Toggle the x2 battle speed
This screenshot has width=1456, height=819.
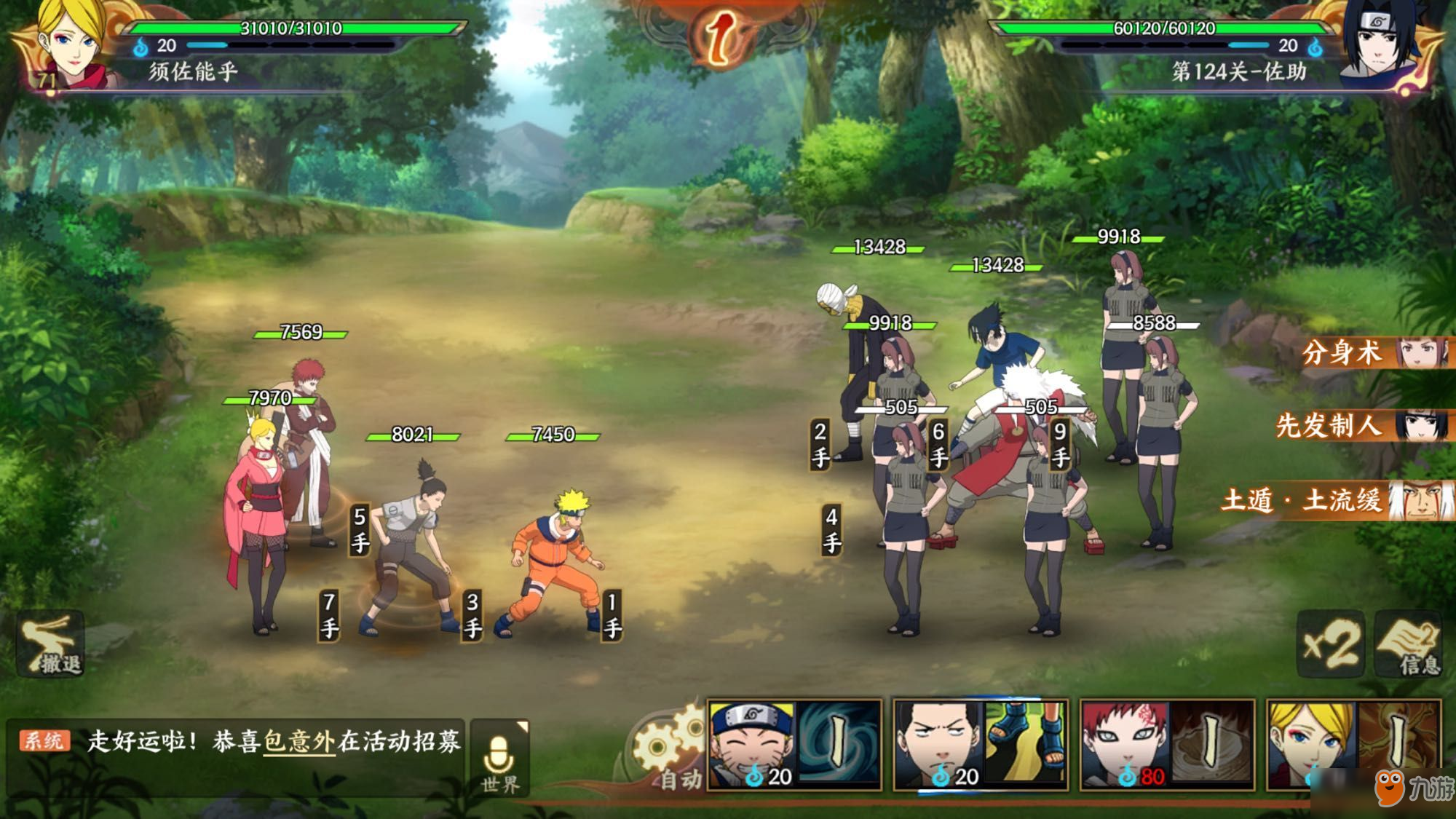(x=1330, y=644)
